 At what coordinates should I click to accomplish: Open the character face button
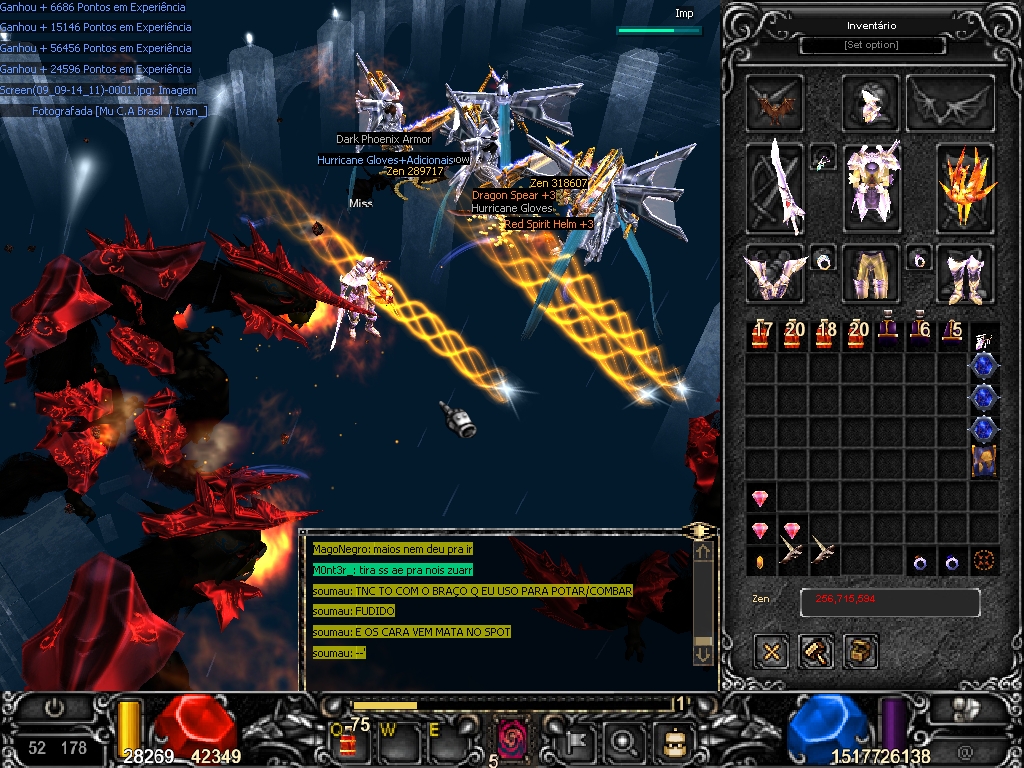click(x=672, y=741)
